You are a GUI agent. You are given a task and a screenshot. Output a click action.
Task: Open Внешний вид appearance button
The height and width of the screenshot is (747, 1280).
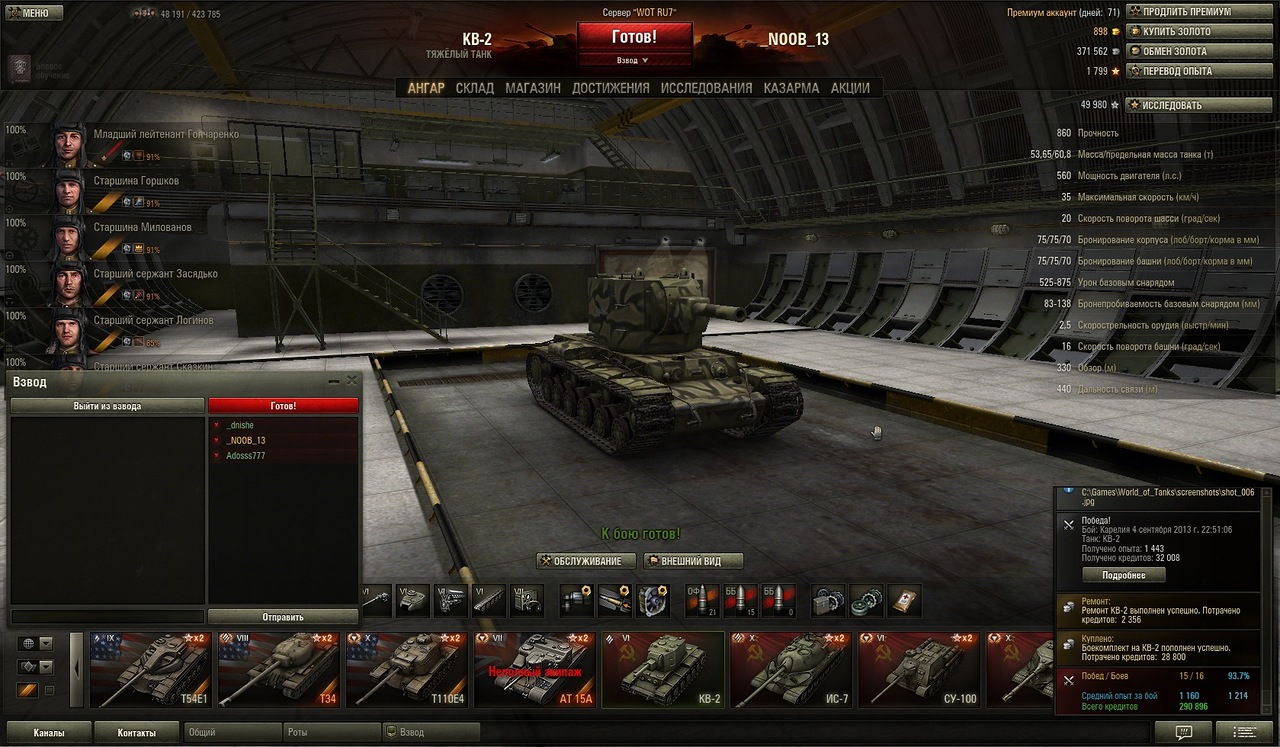coord(694,561)
